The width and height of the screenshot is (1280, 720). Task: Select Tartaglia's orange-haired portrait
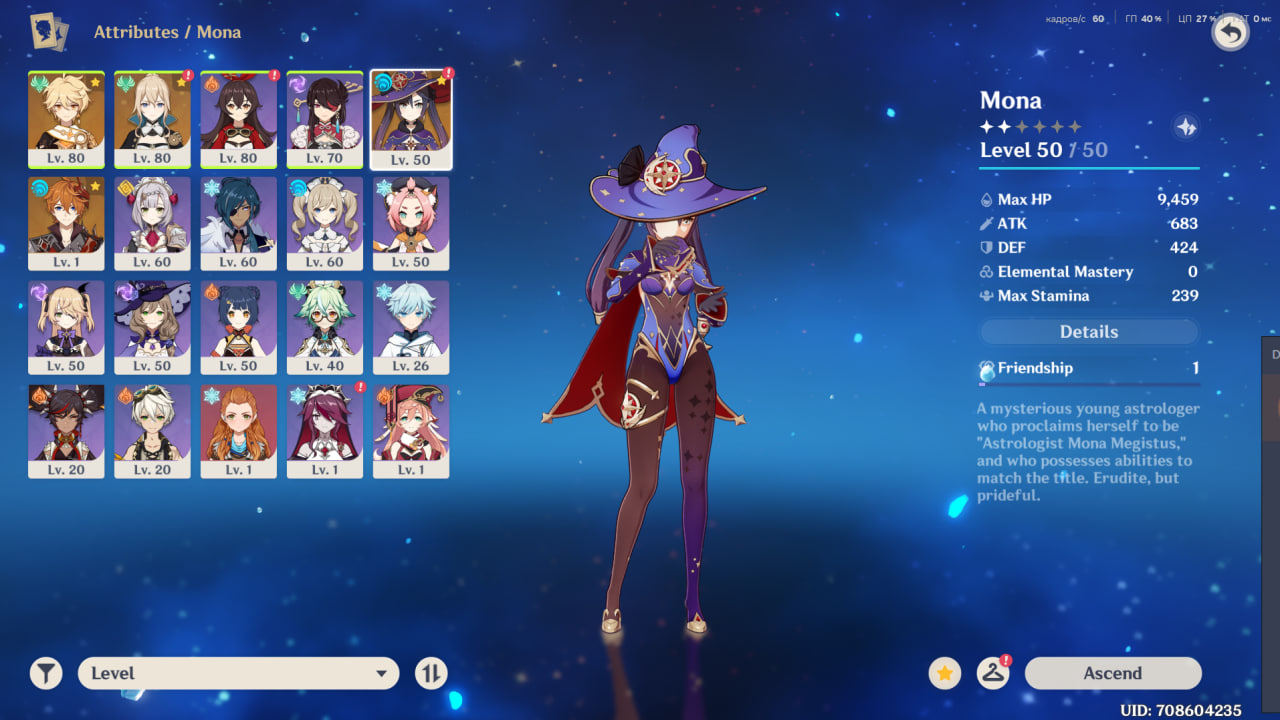pyautogui.click(x=66, y=222)
